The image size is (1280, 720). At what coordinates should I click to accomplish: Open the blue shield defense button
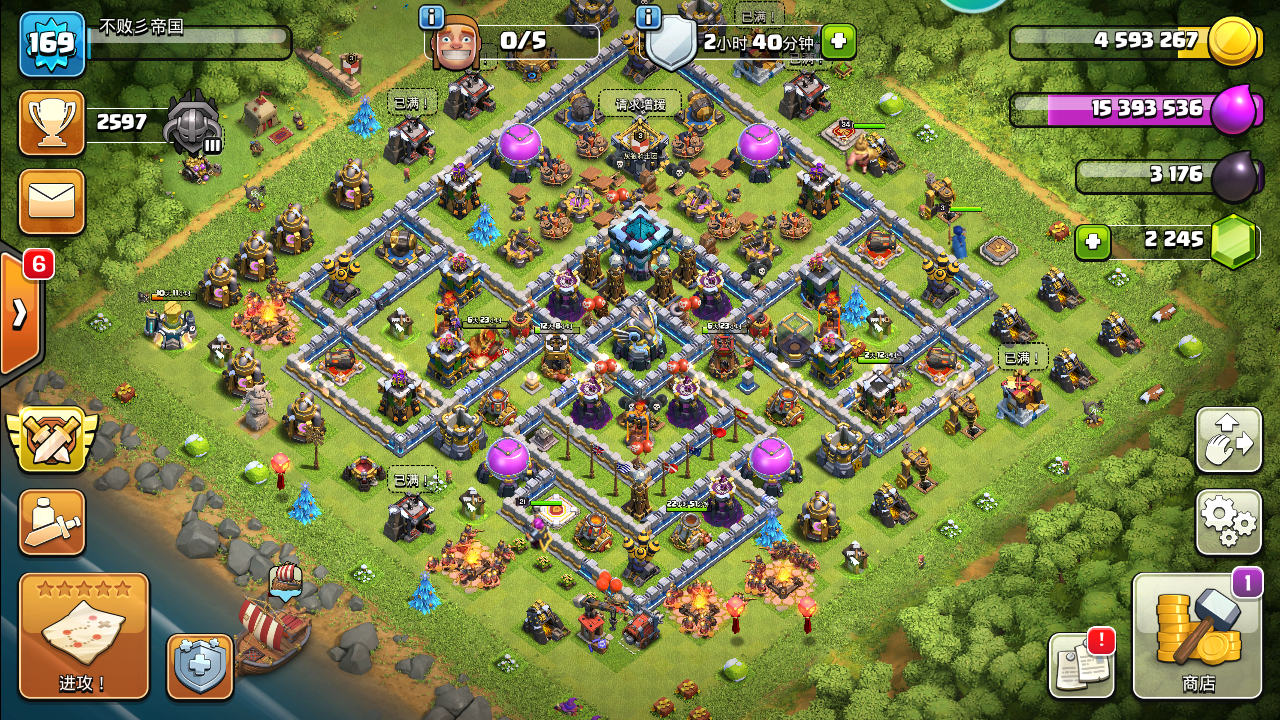tap(200, 666)
